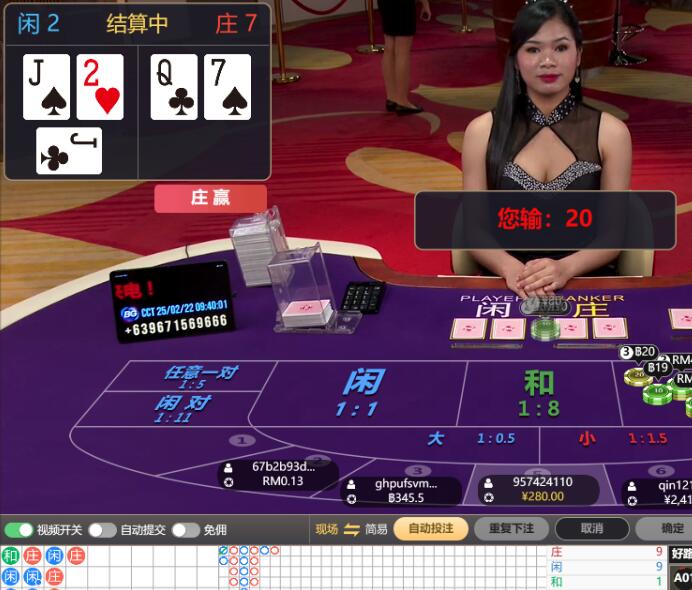Click the 重复下注 repeat bet button
The width and height of the screenshot is (692, 590).
point(510,528)
